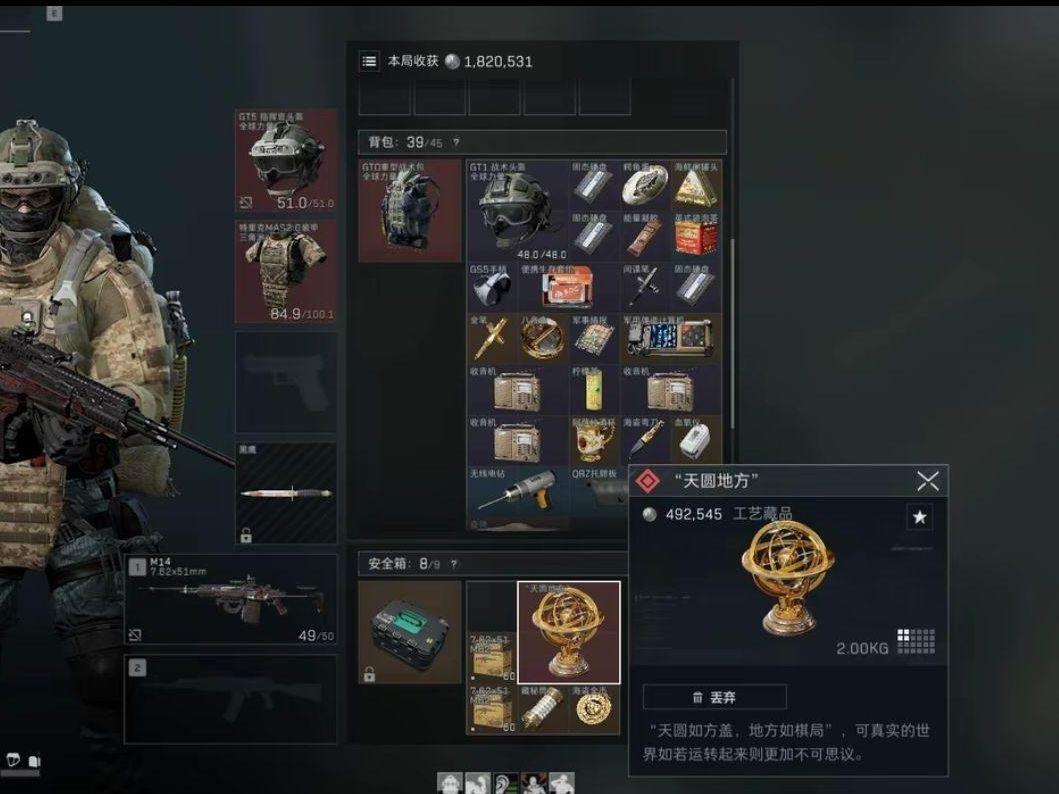
Task: Open the safe box container slot
Action: [x=410, y=632]
